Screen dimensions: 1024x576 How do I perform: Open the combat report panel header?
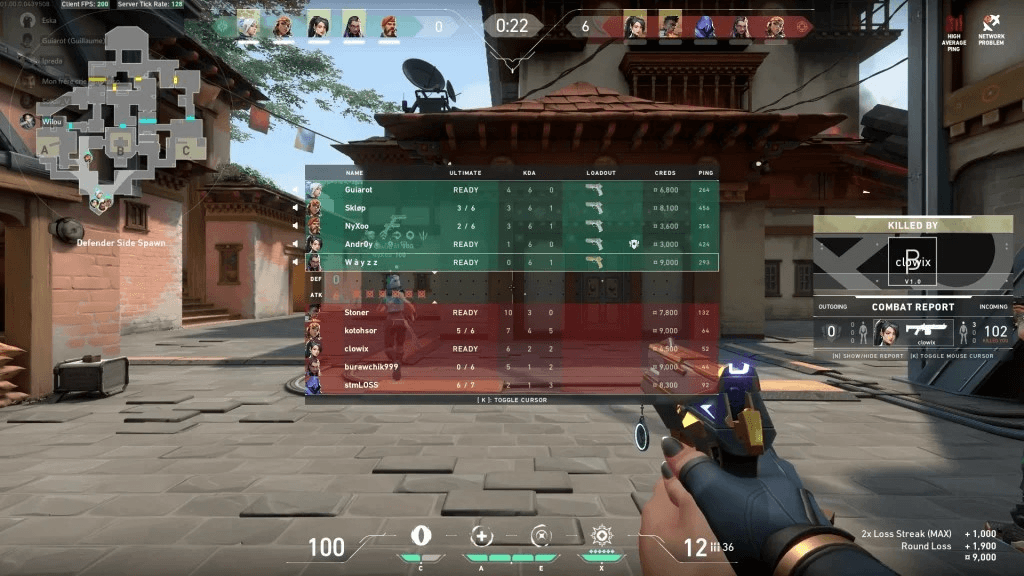912,307
